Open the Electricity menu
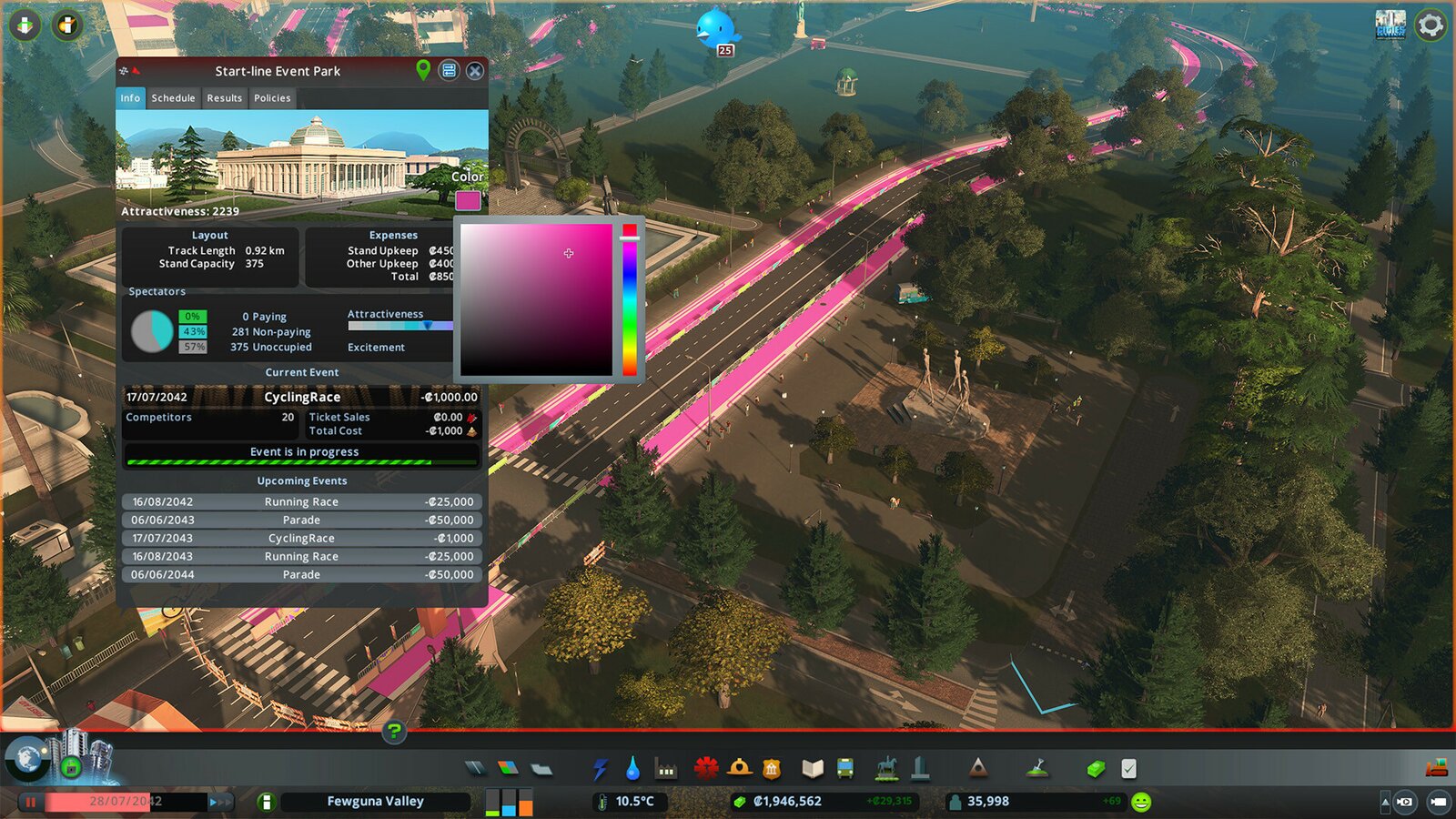This screenshot has width=1456, height=819. point(600,768)
